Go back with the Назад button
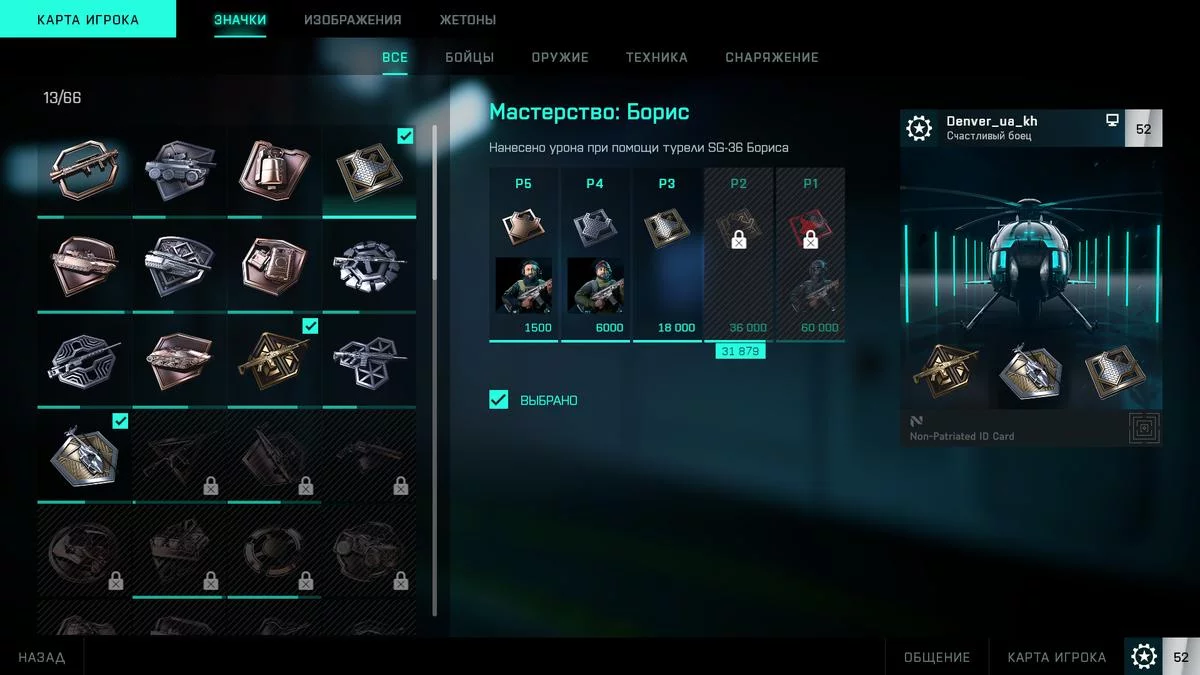This screenshot has height=675, width=1200. click(x=42, y=657)
